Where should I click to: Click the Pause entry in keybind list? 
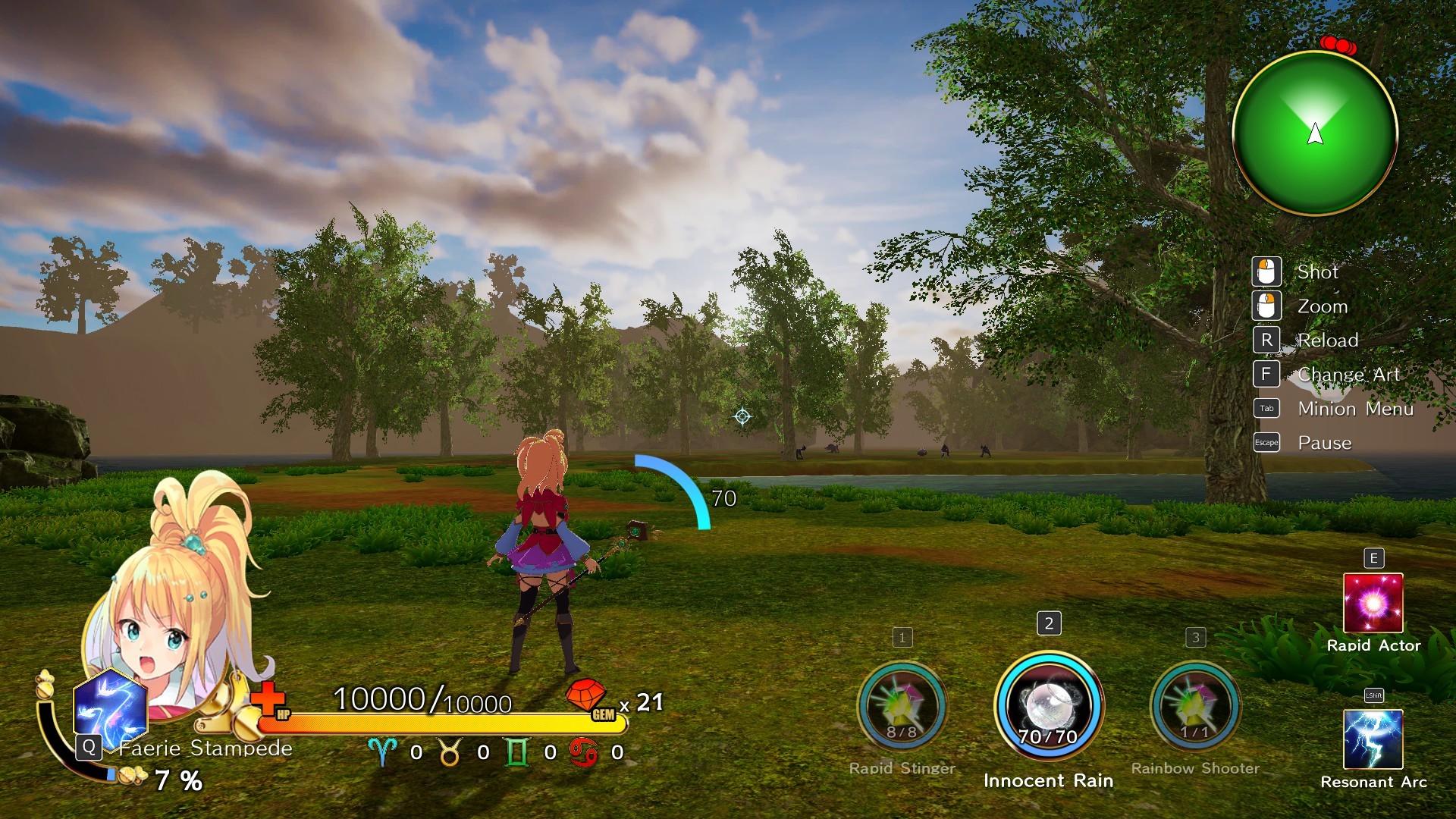tap(1325, 442)
